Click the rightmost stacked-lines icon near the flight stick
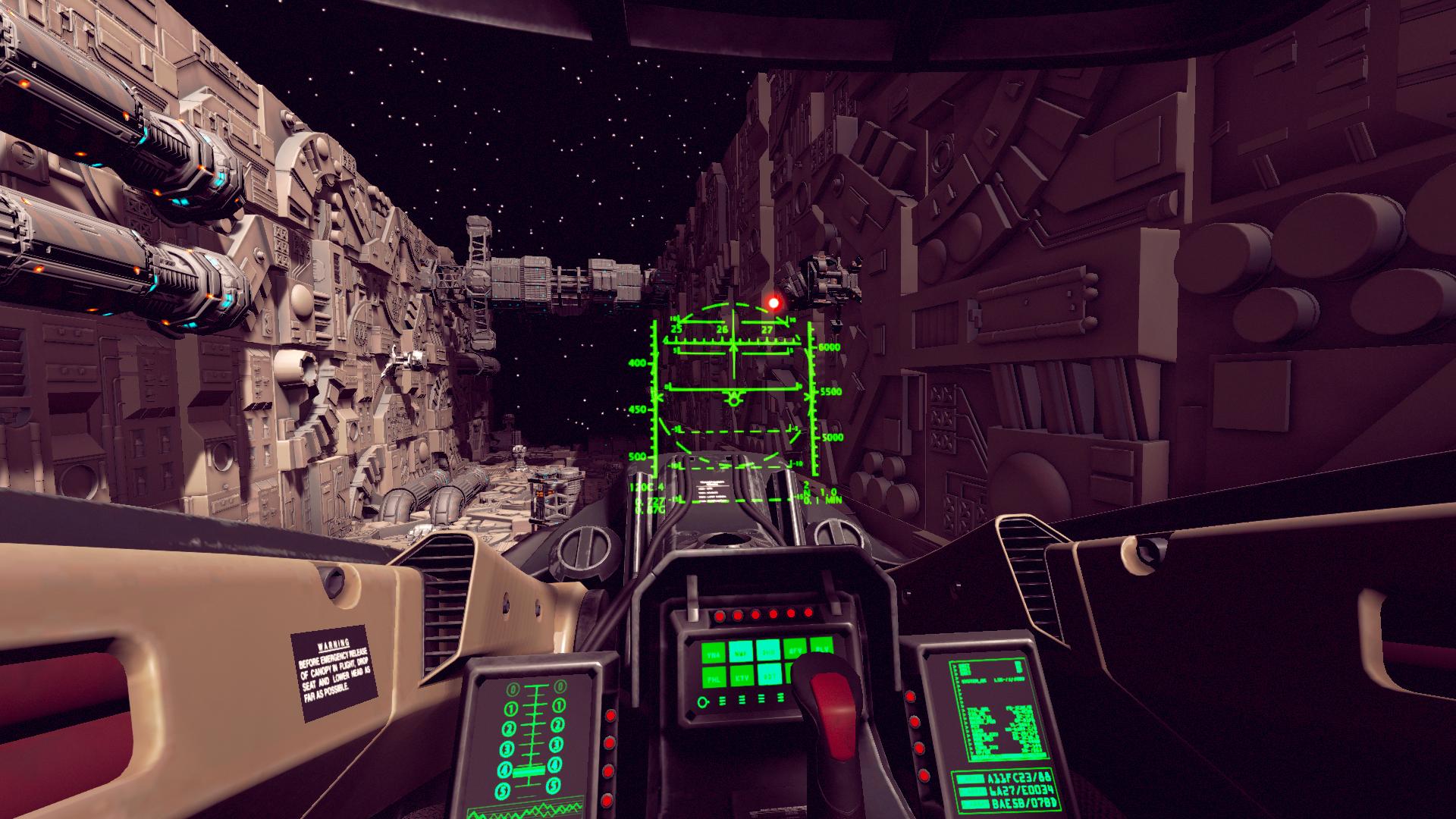 pos(781,698)
